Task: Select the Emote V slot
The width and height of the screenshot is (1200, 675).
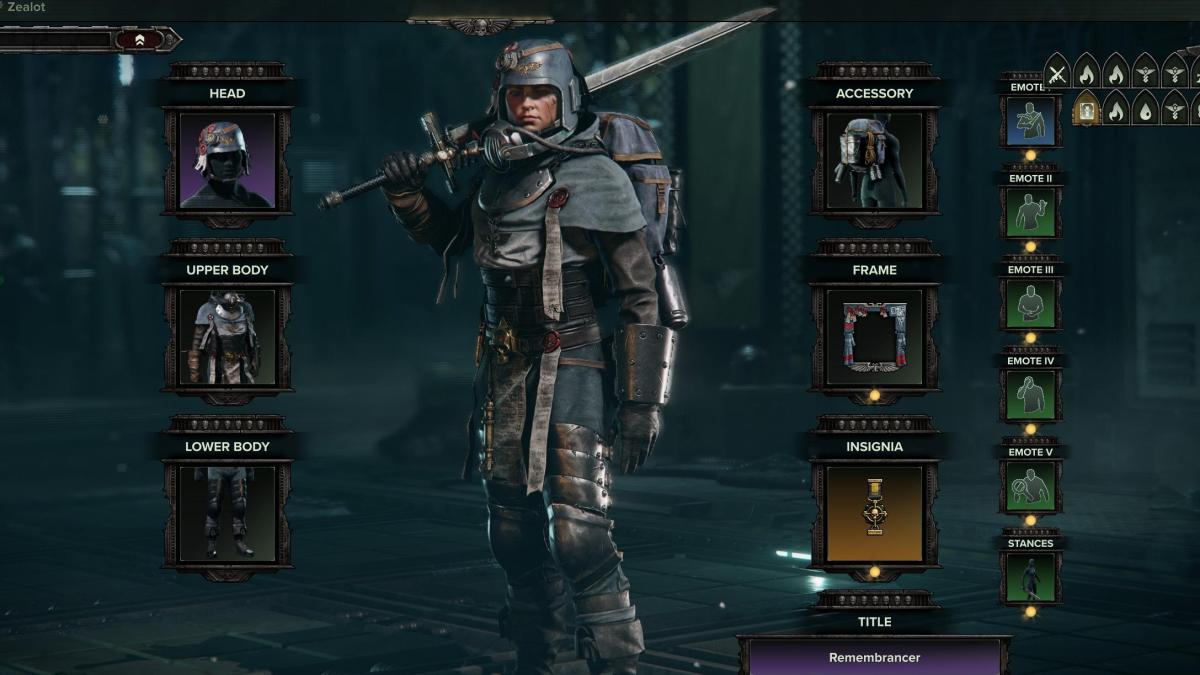Action: [x=1030, y=487]
